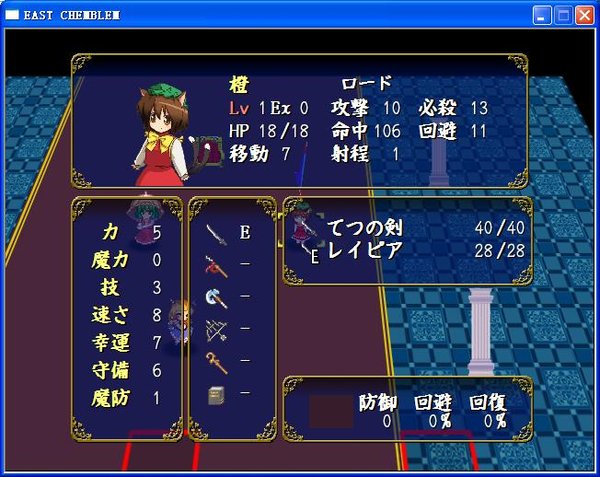
Task: Click the sword weapon-rank icon
Action: [x=217, y=233]
